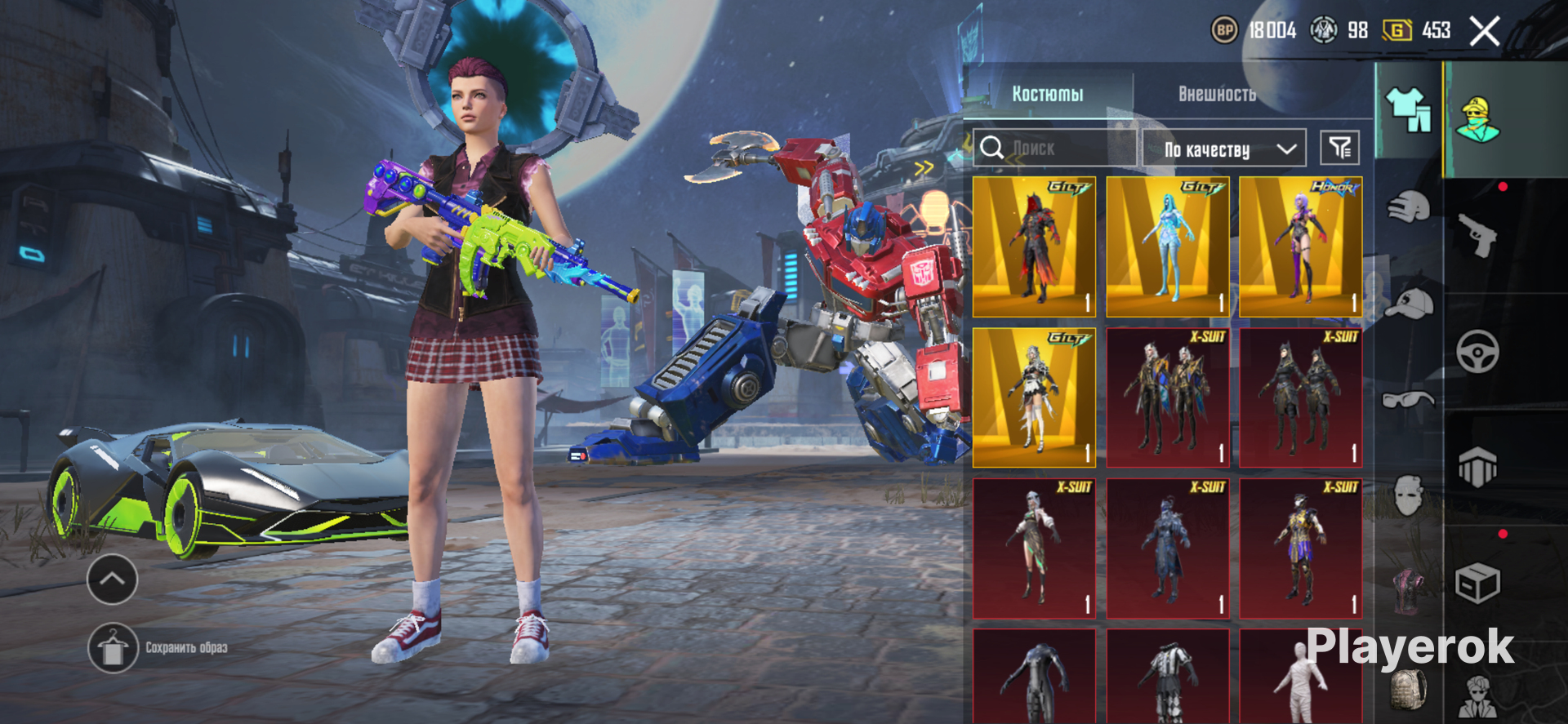Select the helmet category icon

coord(1408,207)
